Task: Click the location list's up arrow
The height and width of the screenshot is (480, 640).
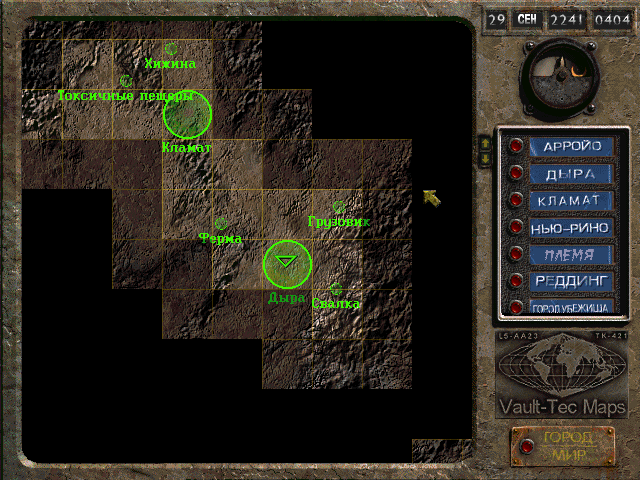Action: point(486,143)
